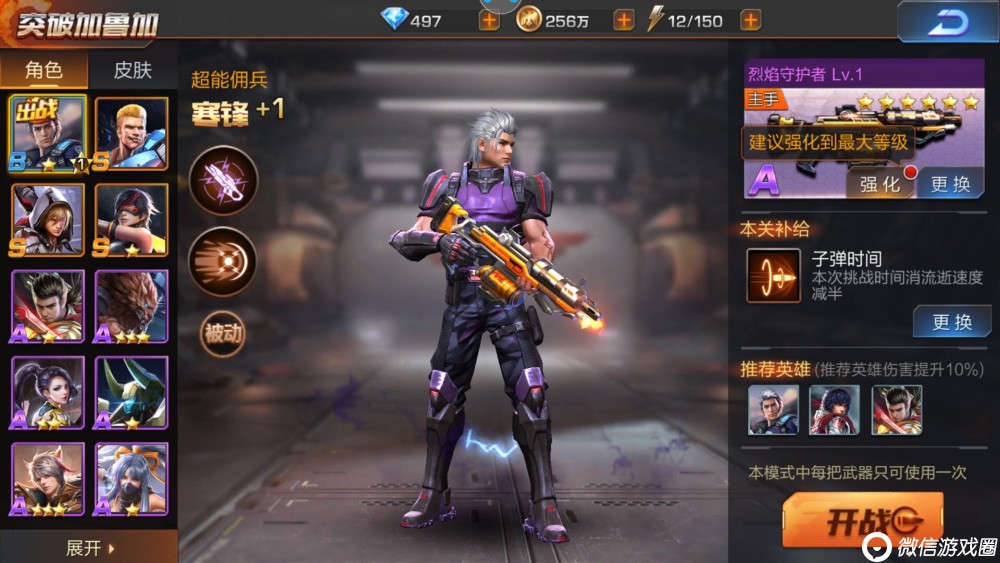
Task: Select the 角色 characters tab
Action: coord(44,70)
